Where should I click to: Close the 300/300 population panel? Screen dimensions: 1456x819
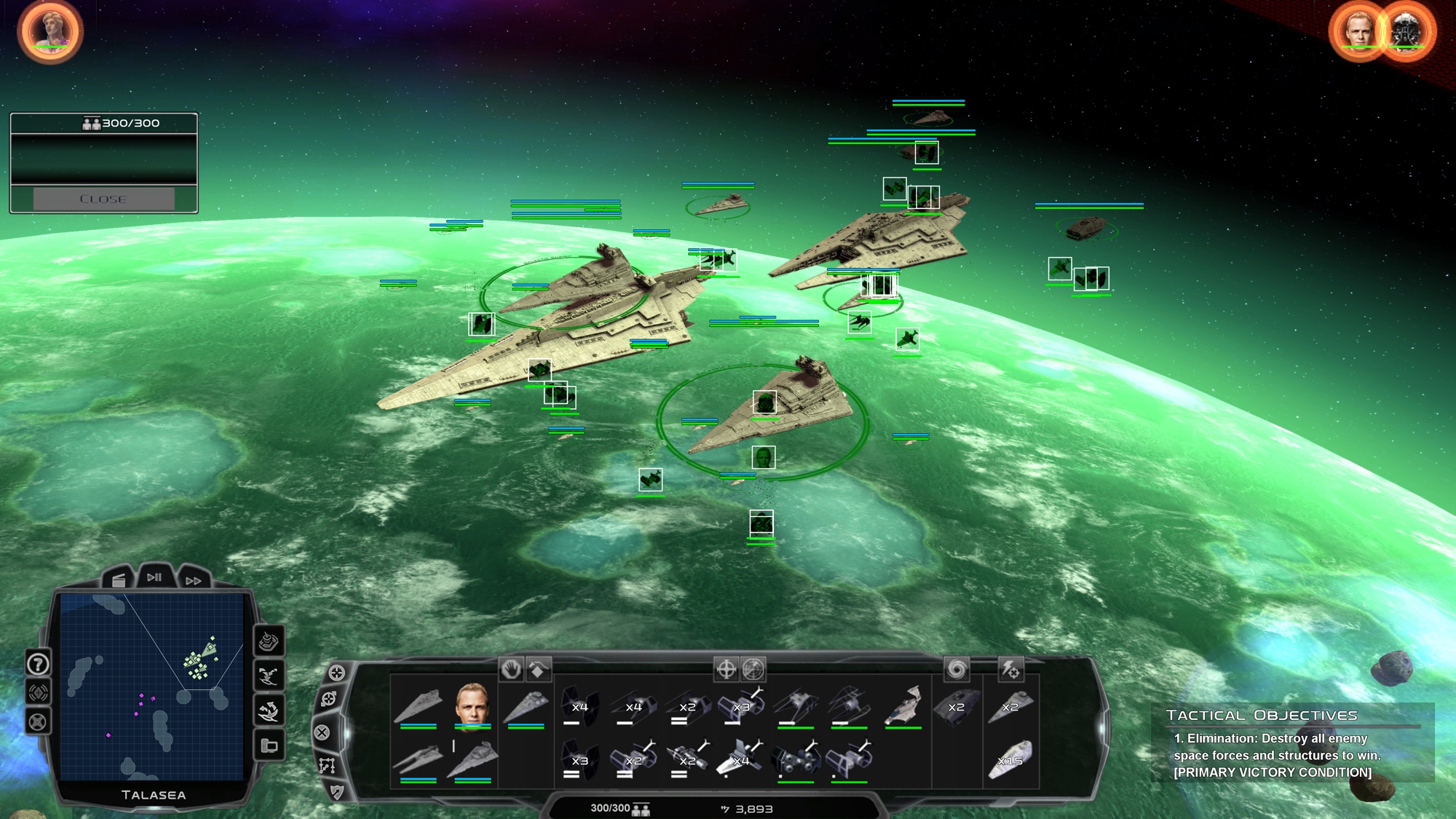(103, 199)
